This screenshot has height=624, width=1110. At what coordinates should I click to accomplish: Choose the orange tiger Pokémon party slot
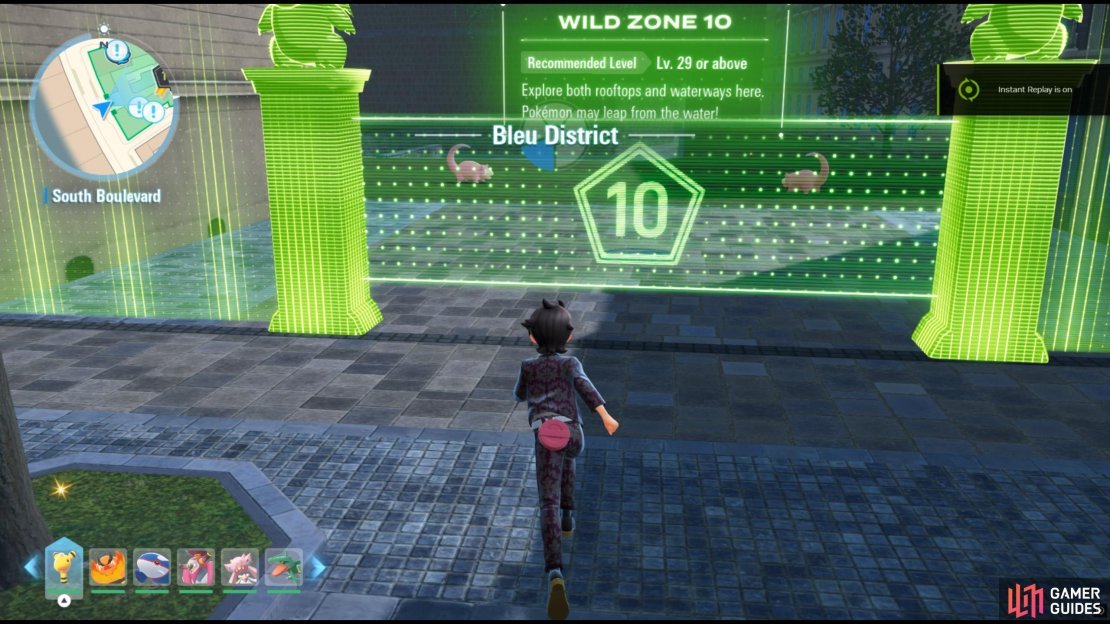tap(107, 568)
